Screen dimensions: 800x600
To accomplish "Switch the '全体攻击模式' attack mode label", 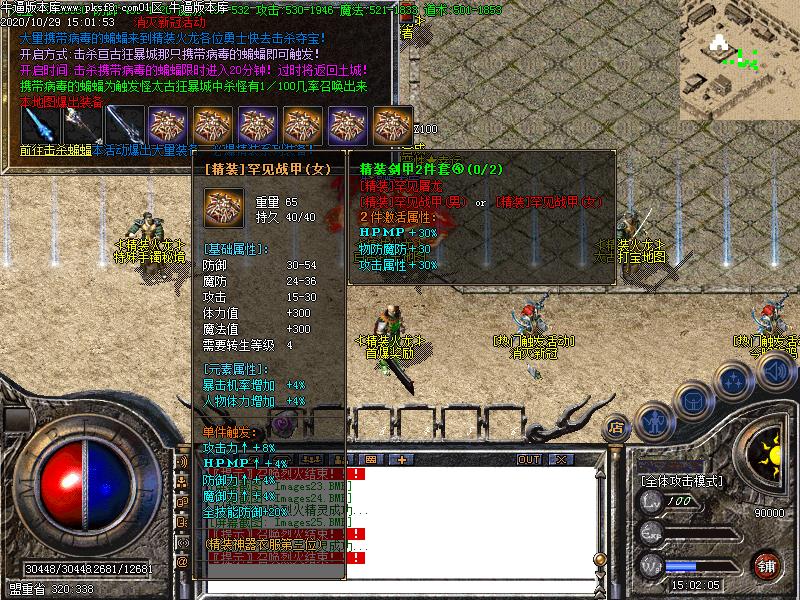I will point(682,481).
